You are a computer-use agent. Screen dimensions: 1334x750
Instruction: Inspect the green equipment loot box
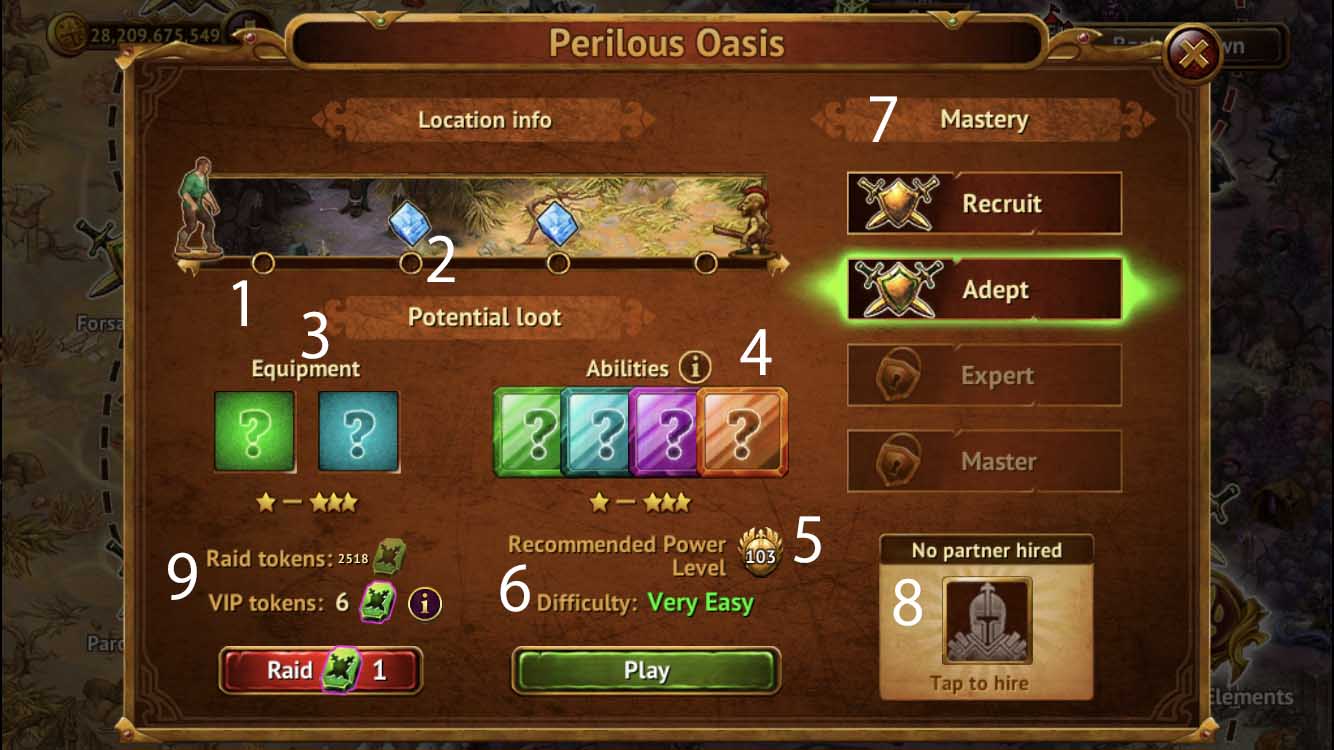coord(255,431)
